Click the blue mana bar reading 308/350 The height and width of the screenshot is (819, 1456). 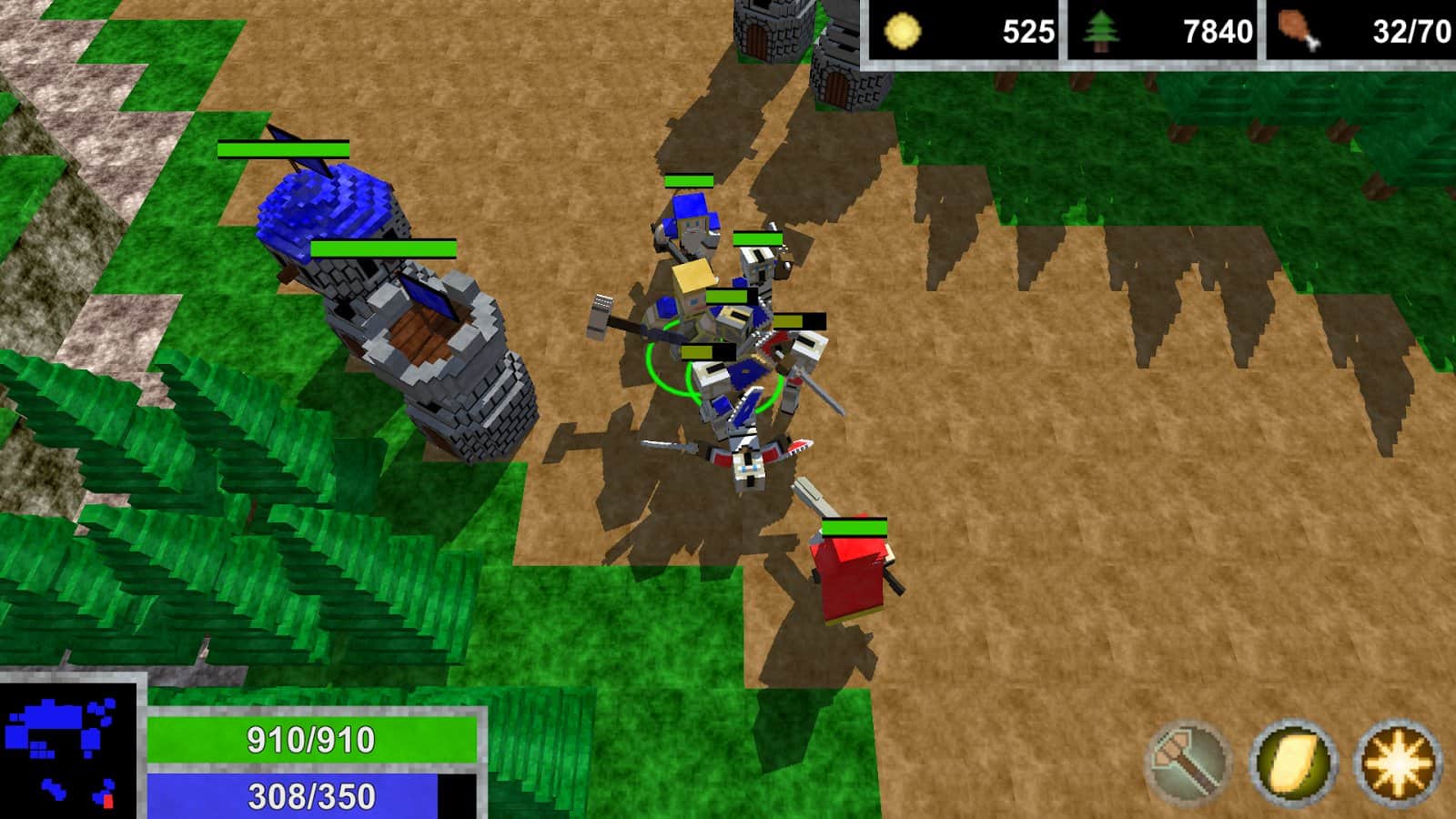(309, 798)
